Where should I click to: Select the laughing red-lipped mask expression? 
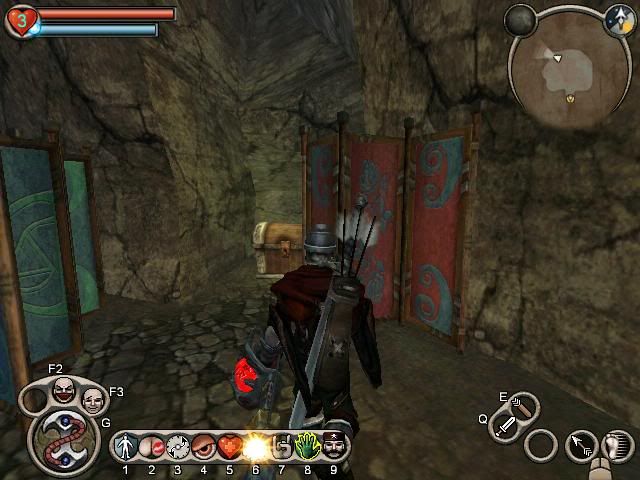63,389
